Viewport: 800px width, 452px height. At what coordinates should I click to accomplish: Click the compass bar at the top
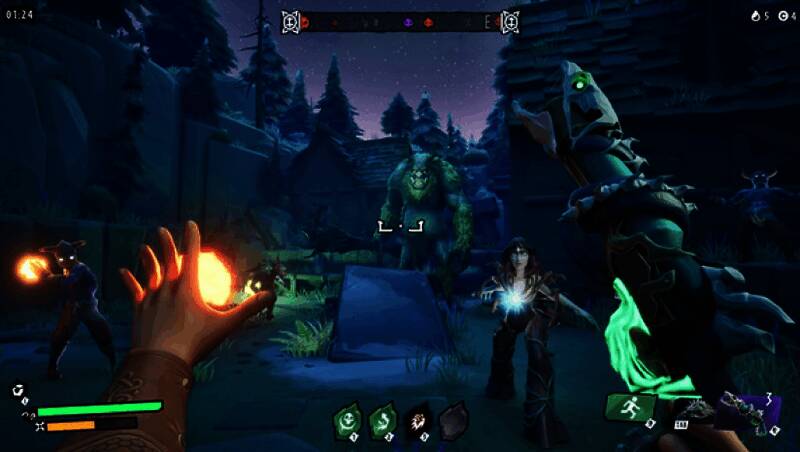point(400,21)
